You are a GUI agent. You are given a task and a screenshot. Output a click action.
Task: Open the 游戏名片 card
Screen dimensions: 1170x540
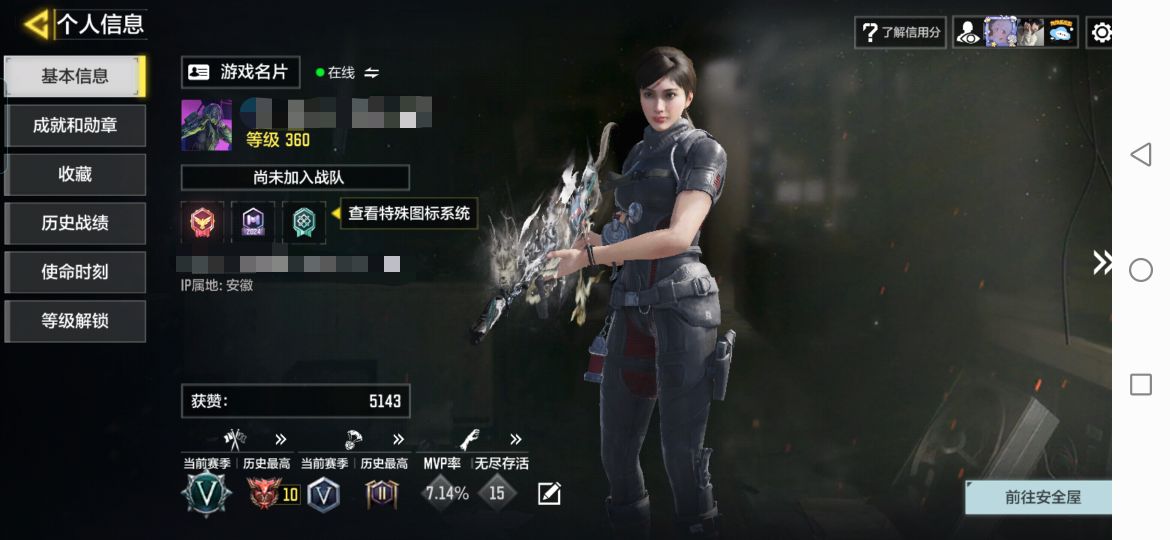coord(240,72)
